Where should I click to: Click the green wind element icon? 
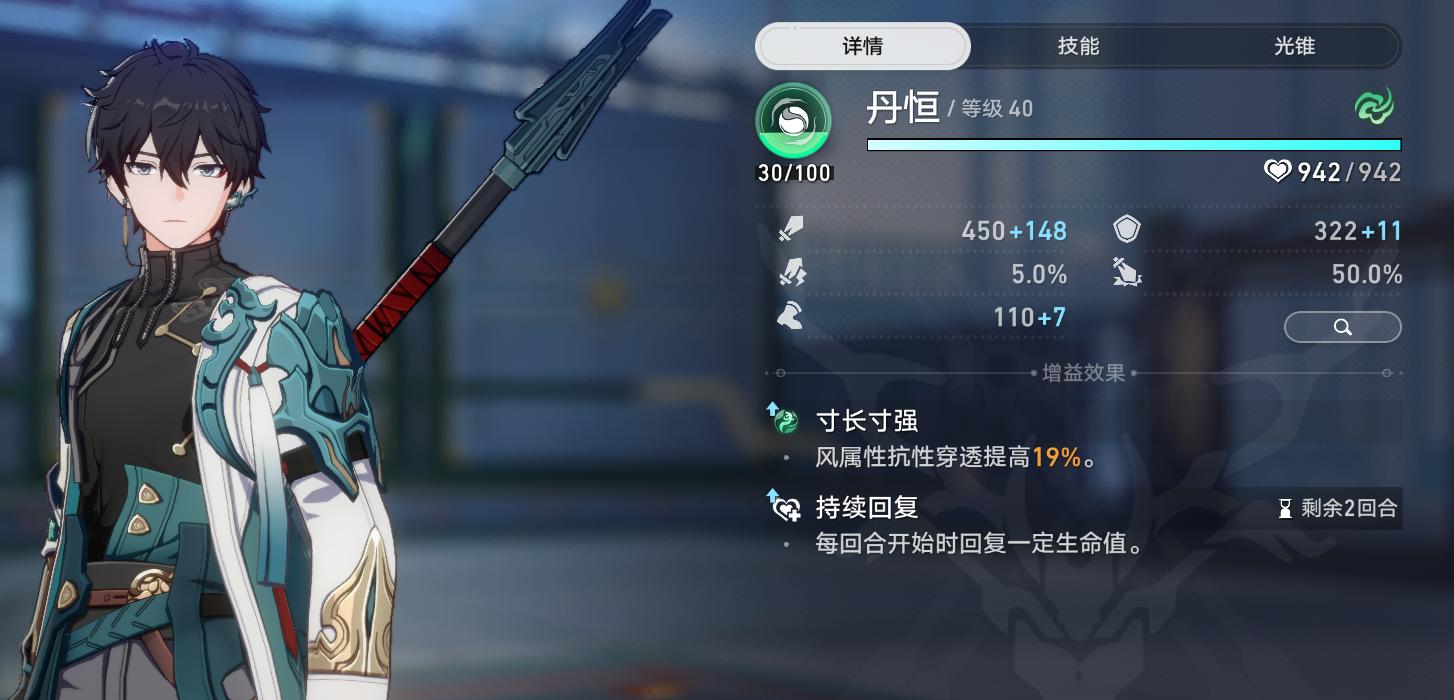(x=1375, y=106)
